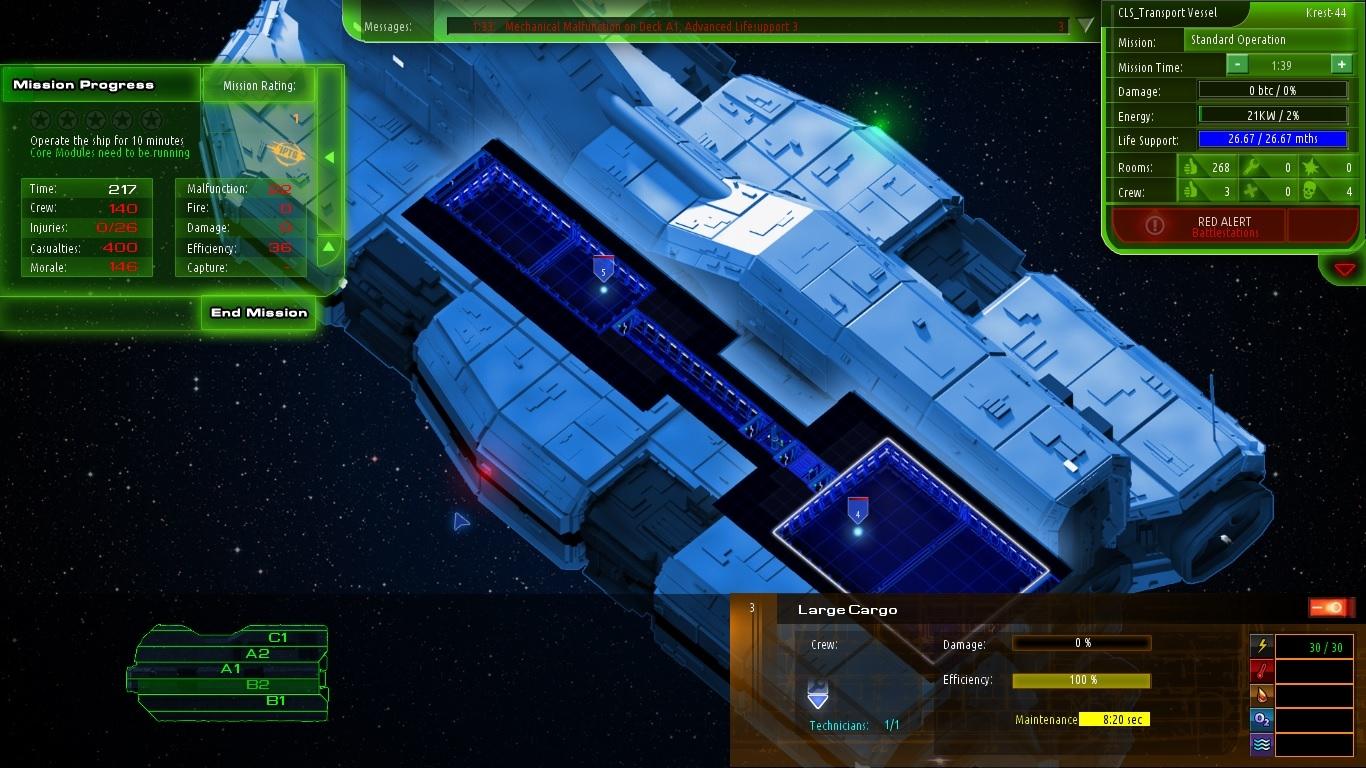The width and height of the screenshot is (1366, 768).
Task: Click the fire droplet resource icon
Action: 1262,696
